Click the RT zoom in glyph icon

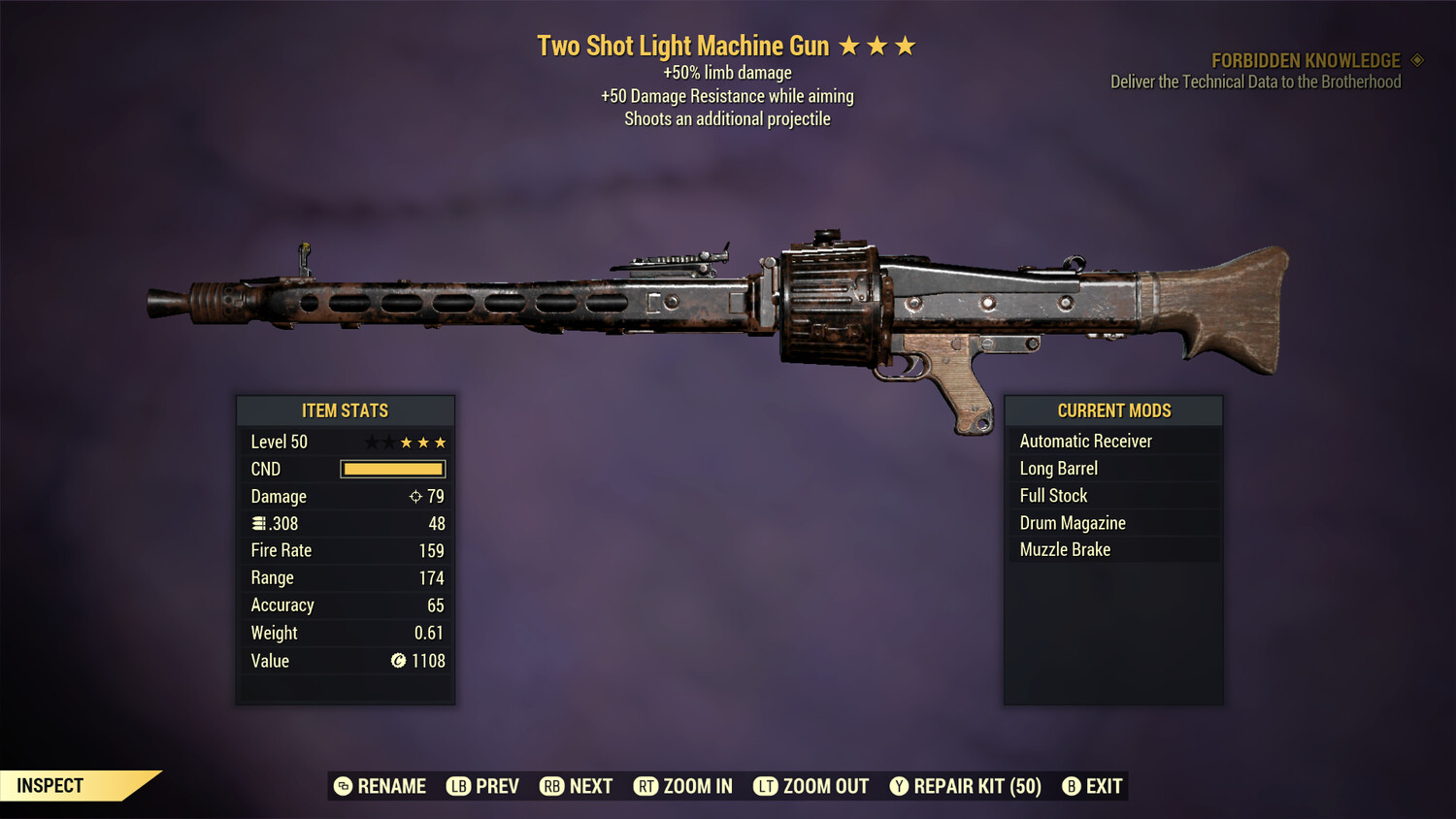[x=646, y=786]
